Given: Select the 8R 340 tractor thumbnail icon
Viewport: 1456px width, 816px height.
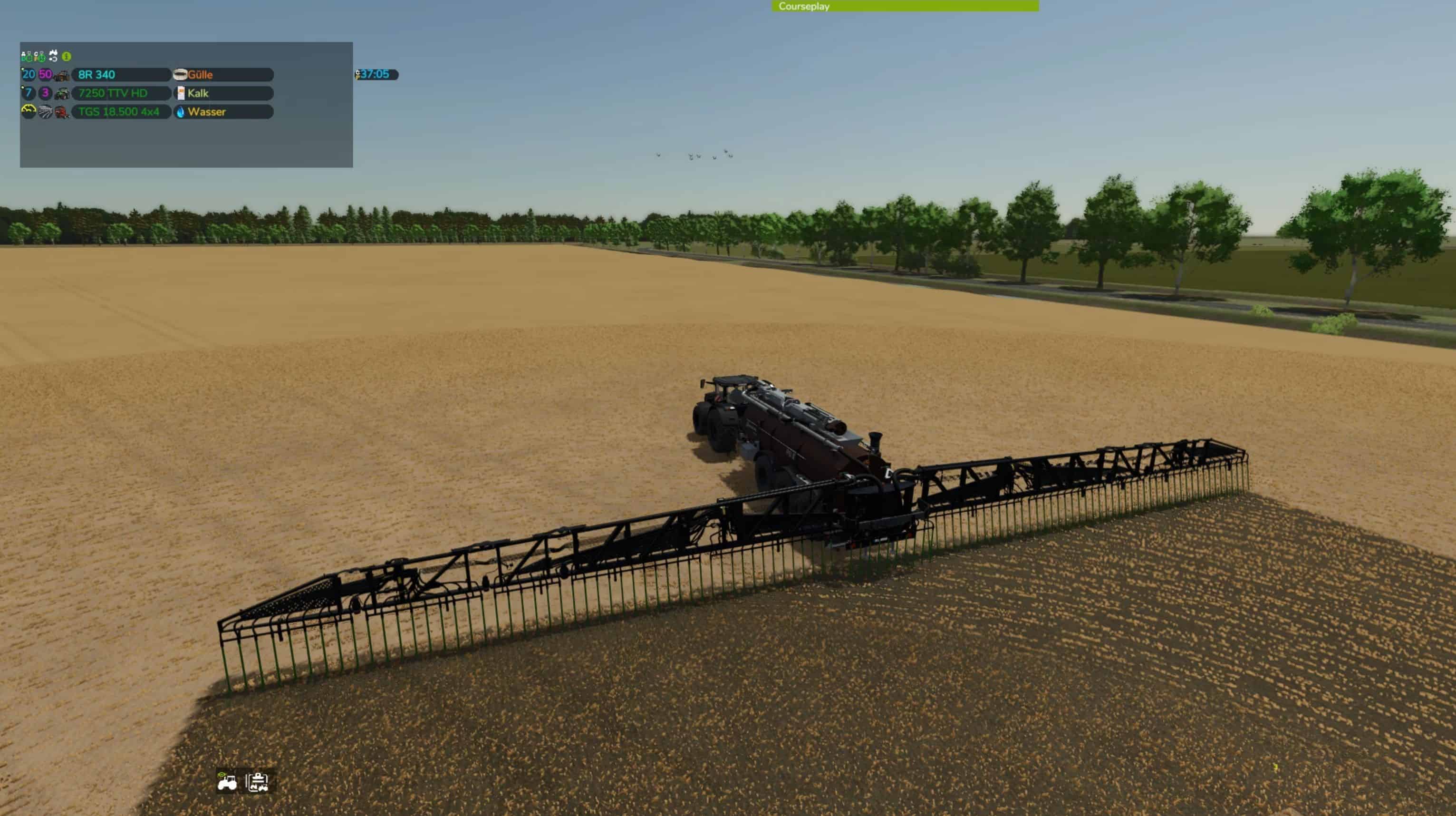Looking at the screenshot, I should [x=62, y=75].
